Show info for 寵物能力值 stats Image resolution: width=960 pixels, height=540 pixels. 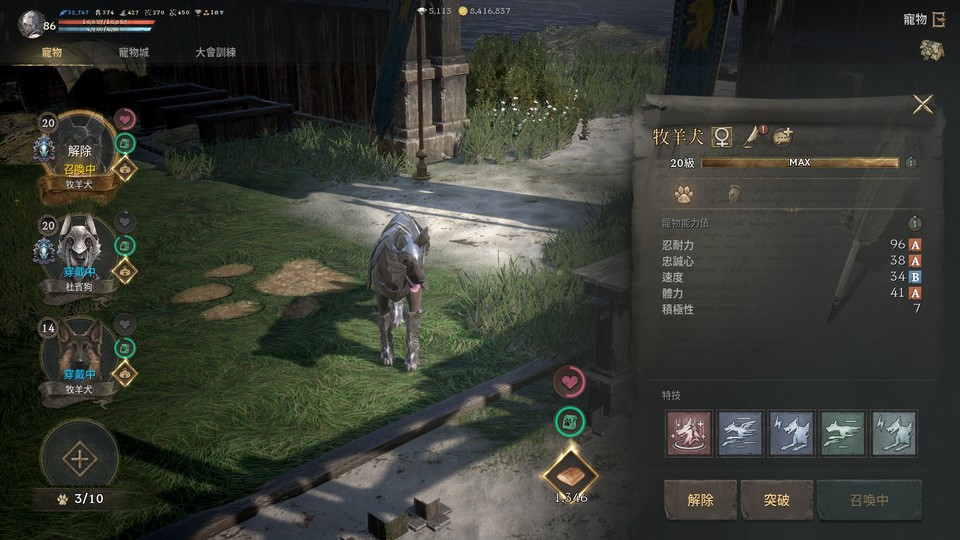[x=914, y=223]
